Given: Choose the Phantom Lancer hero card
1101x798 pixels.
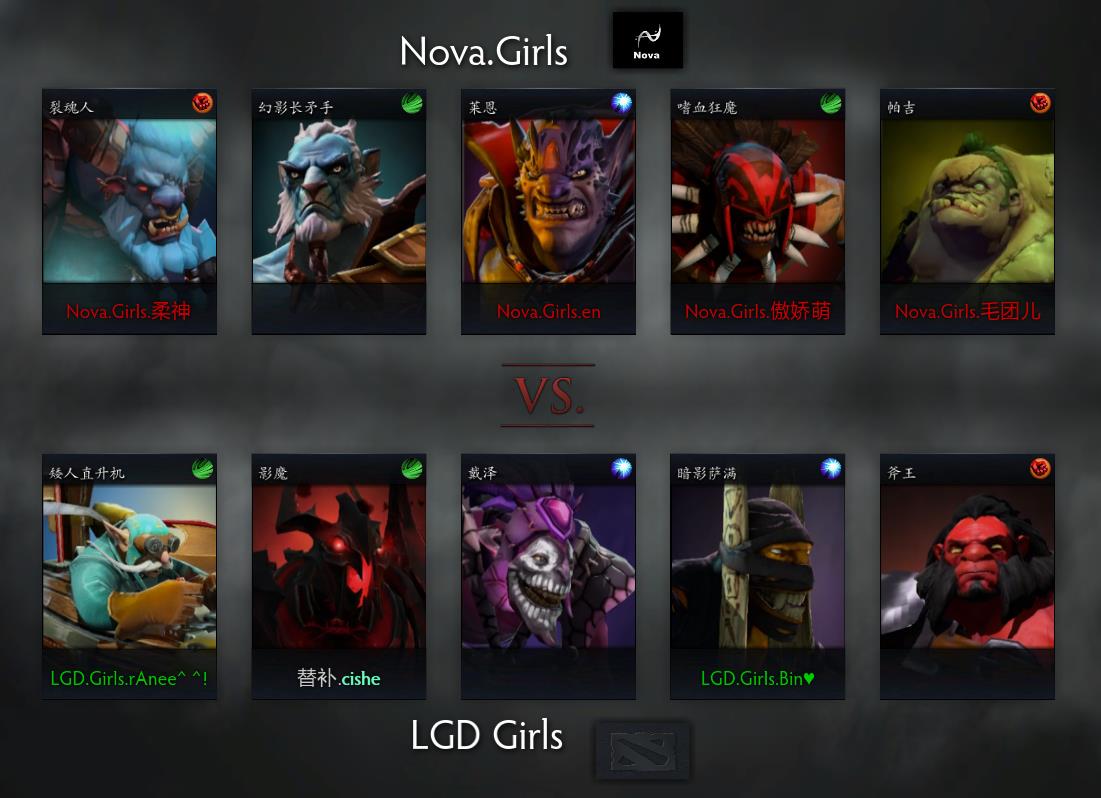Looking at the screenshot, I should (338, 211).
